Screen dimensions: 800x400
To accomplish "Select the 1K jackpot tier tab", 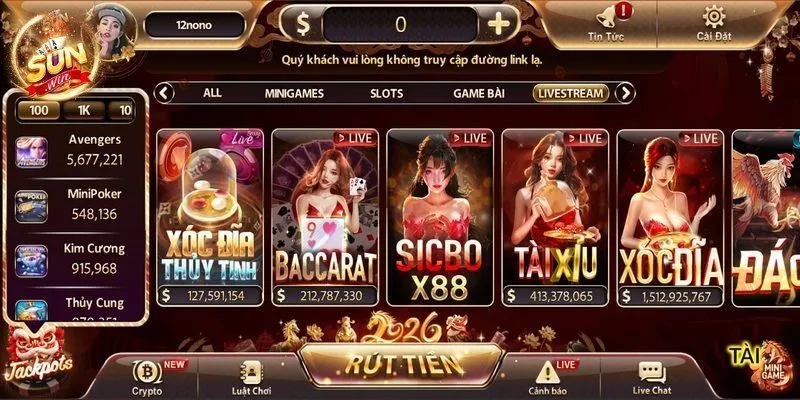I will [85, 110].
